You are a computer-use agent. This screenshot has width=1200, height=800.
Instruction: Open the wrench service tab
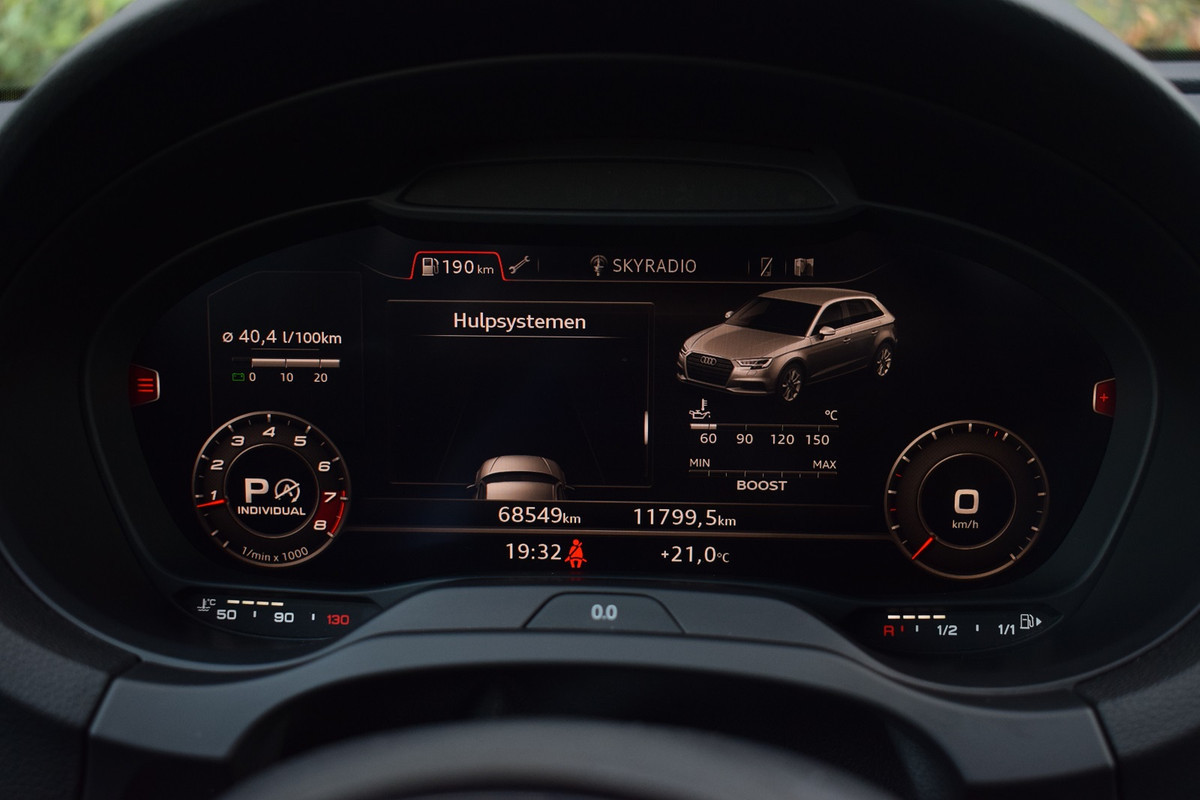click(x=518, y=266)
